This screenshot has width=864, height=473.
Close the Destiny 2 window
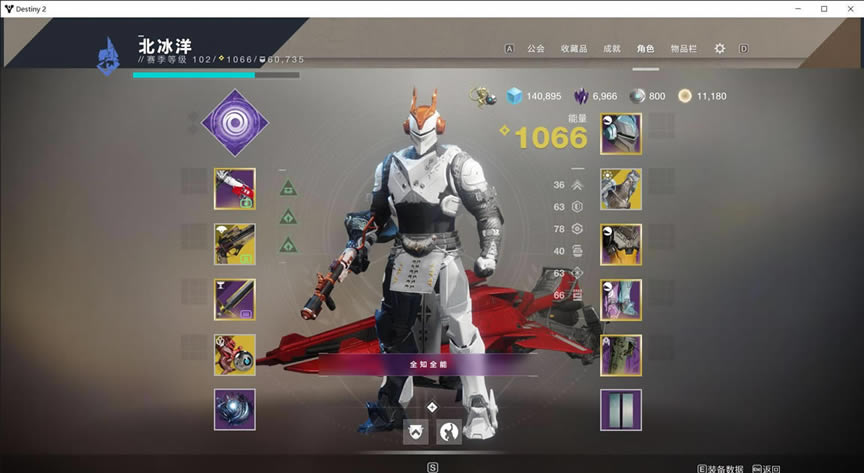(x=849, y=9)
